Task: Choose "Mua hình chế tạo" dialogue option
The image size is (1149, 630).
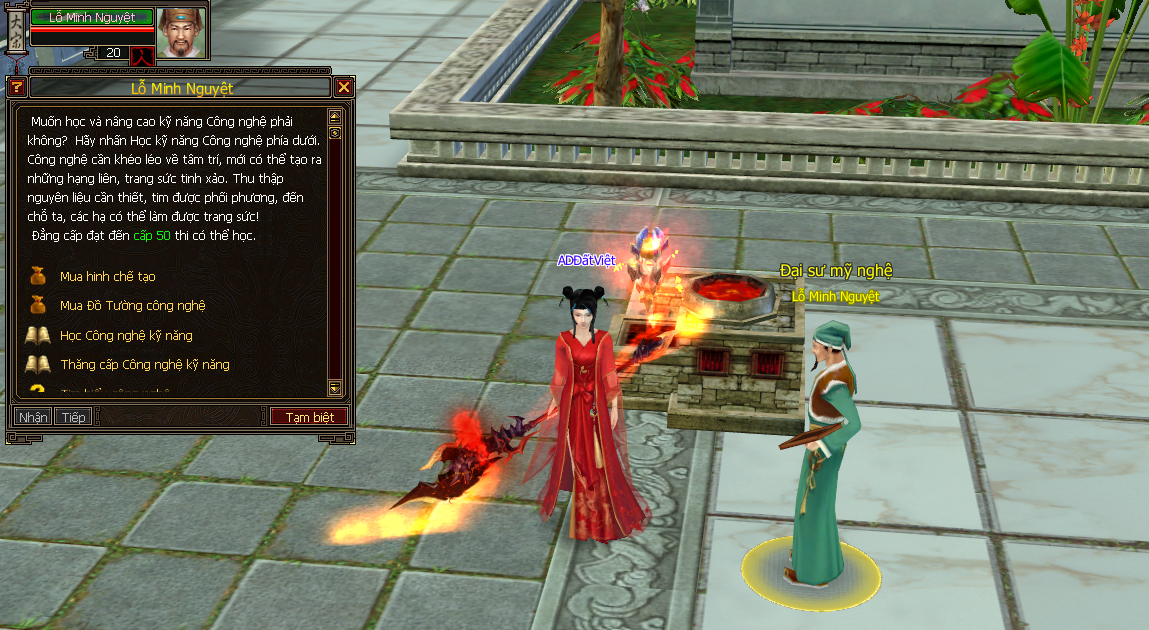Action: [107, 276]
